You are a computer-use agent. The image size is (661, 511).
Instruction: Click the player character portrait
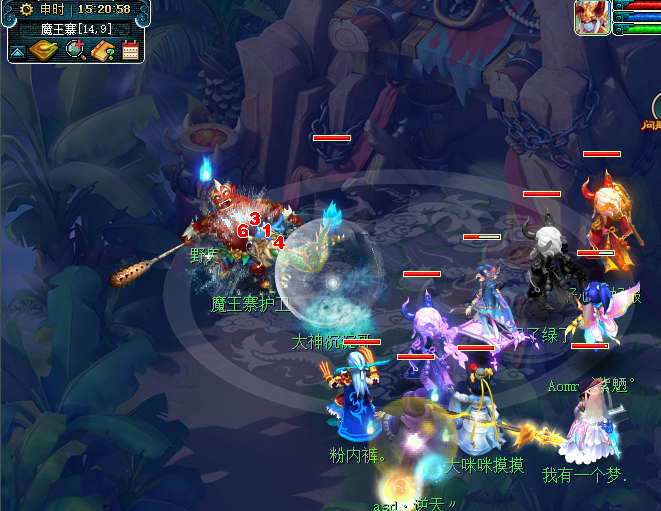point(591,17)
